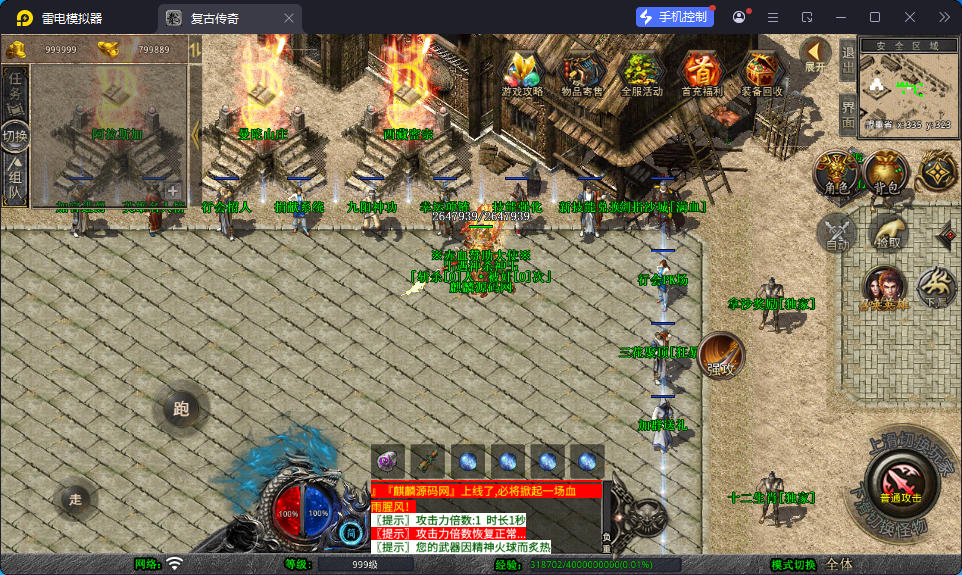Image resolution: width=962 pixels, height=575 pixels.
Task: Toggle 自动 auto-combat
Action: [836, 232]
